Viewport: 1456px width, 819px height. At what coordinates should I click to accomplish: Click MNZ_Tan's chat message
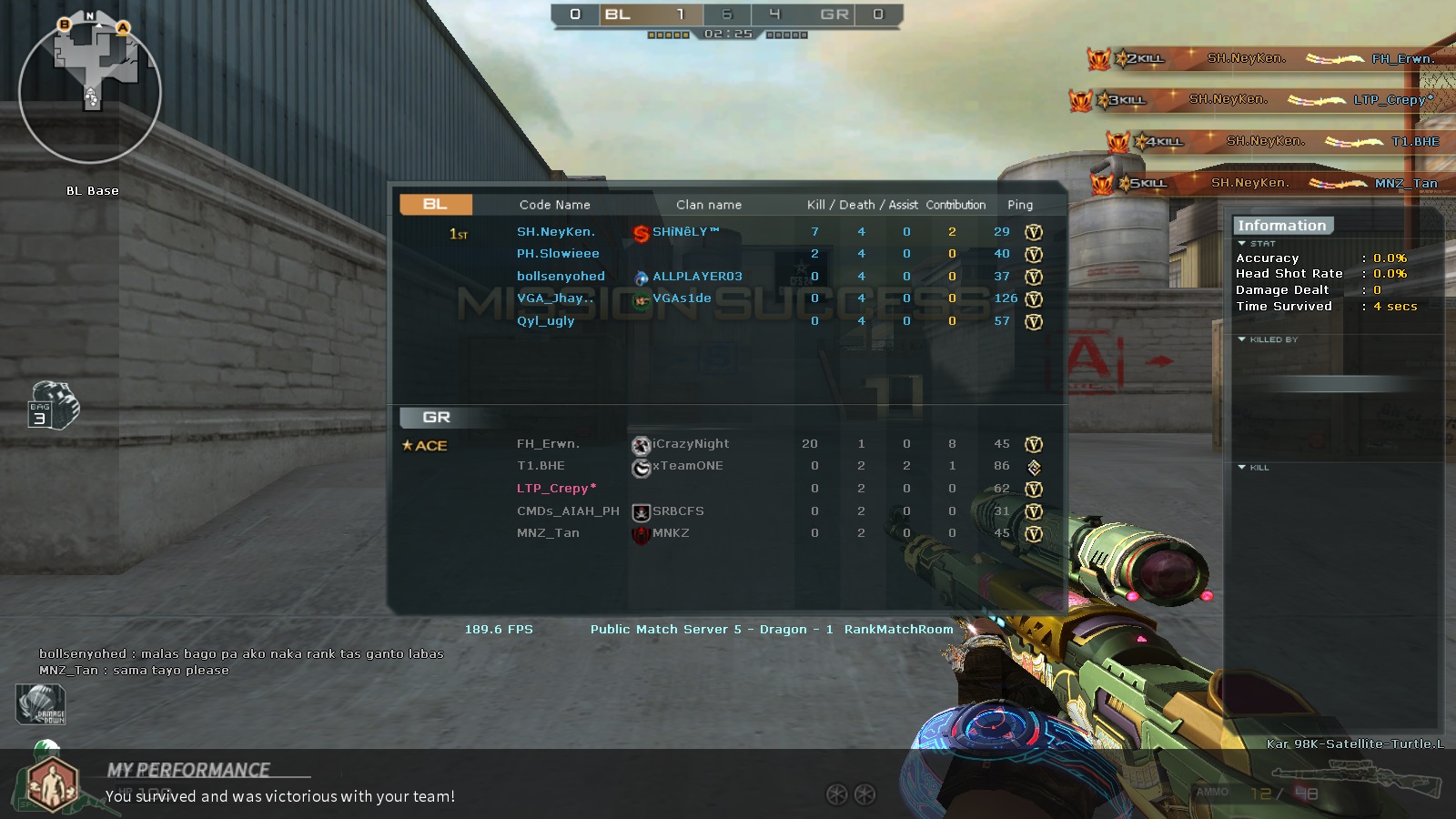(x=133, y=670)
